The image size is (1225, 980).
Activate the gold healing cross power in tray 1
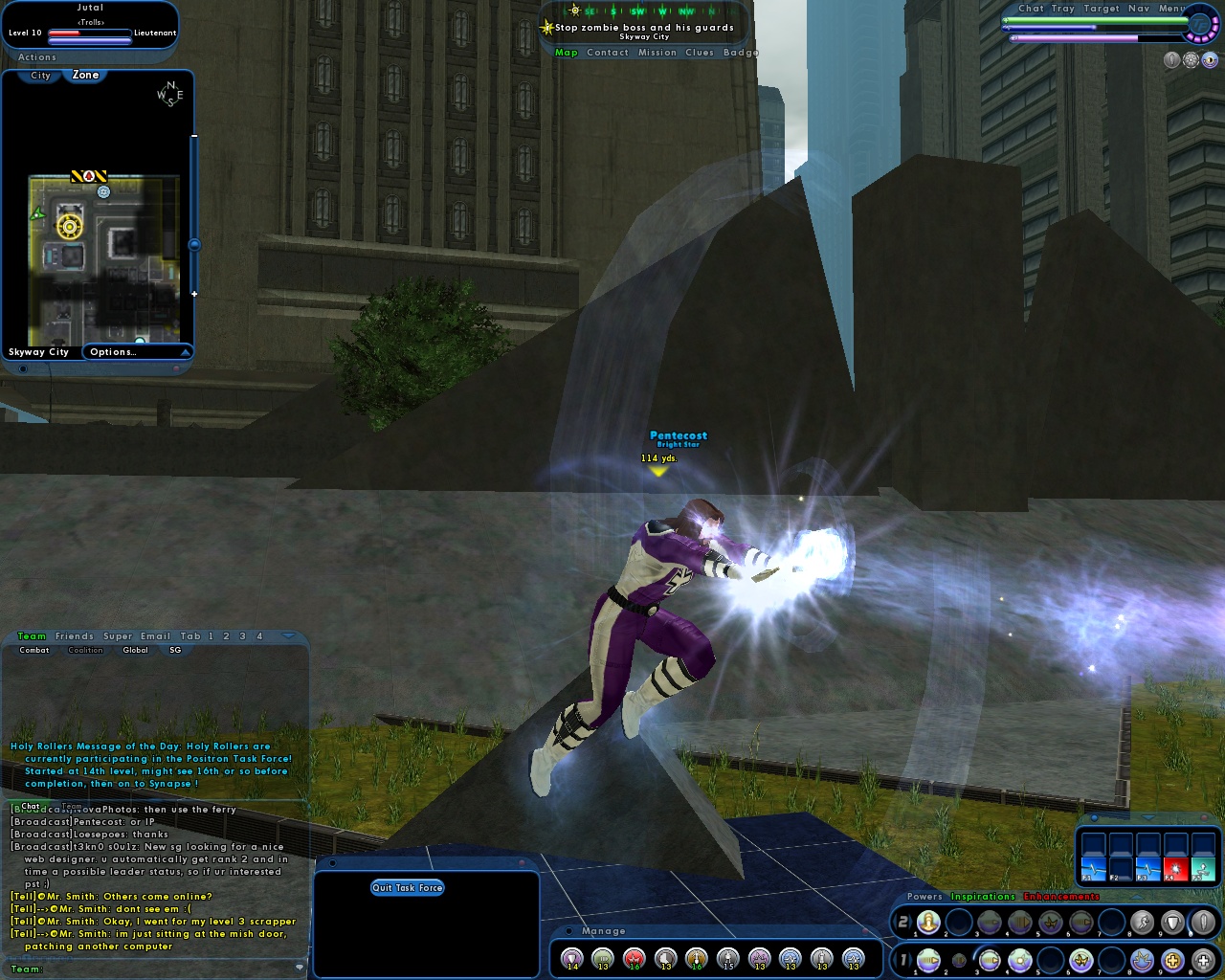pyautogui.click(x=1172, y=959)
